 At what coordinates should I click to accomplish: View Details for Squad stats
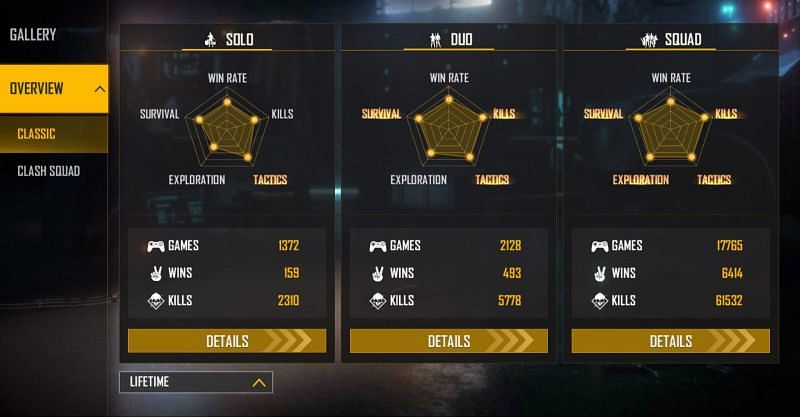click(670, 341)
